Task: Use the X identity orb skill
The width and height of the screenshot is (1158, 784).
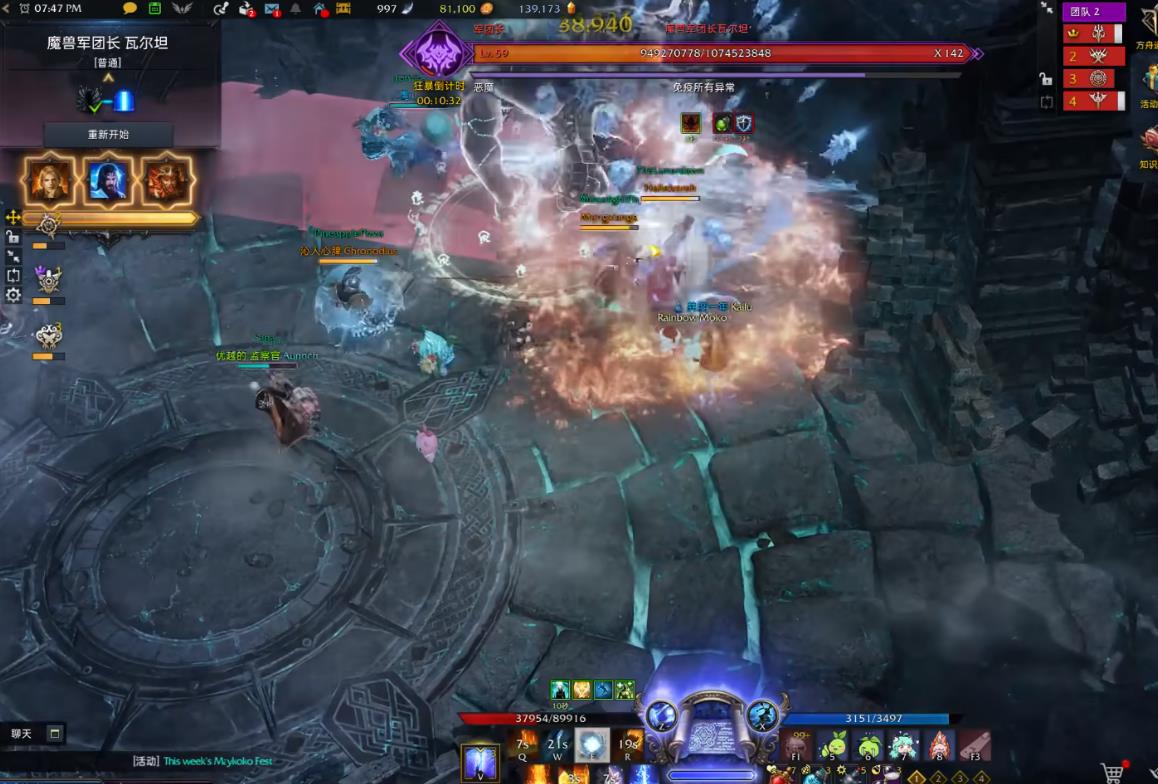Action: point(763,714)
